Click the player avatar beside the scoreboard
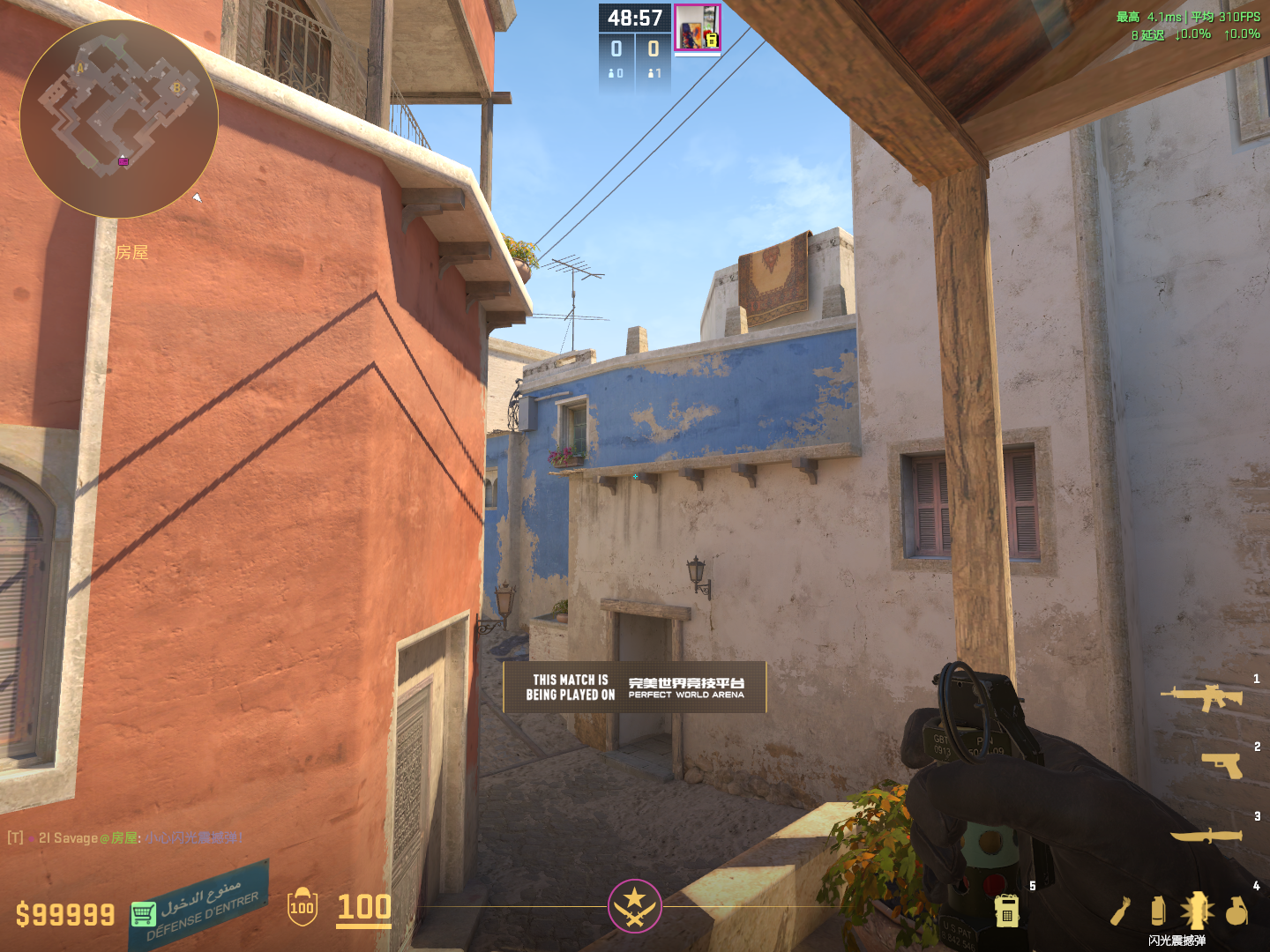The image size is (1270, 952). click(697, 27)
